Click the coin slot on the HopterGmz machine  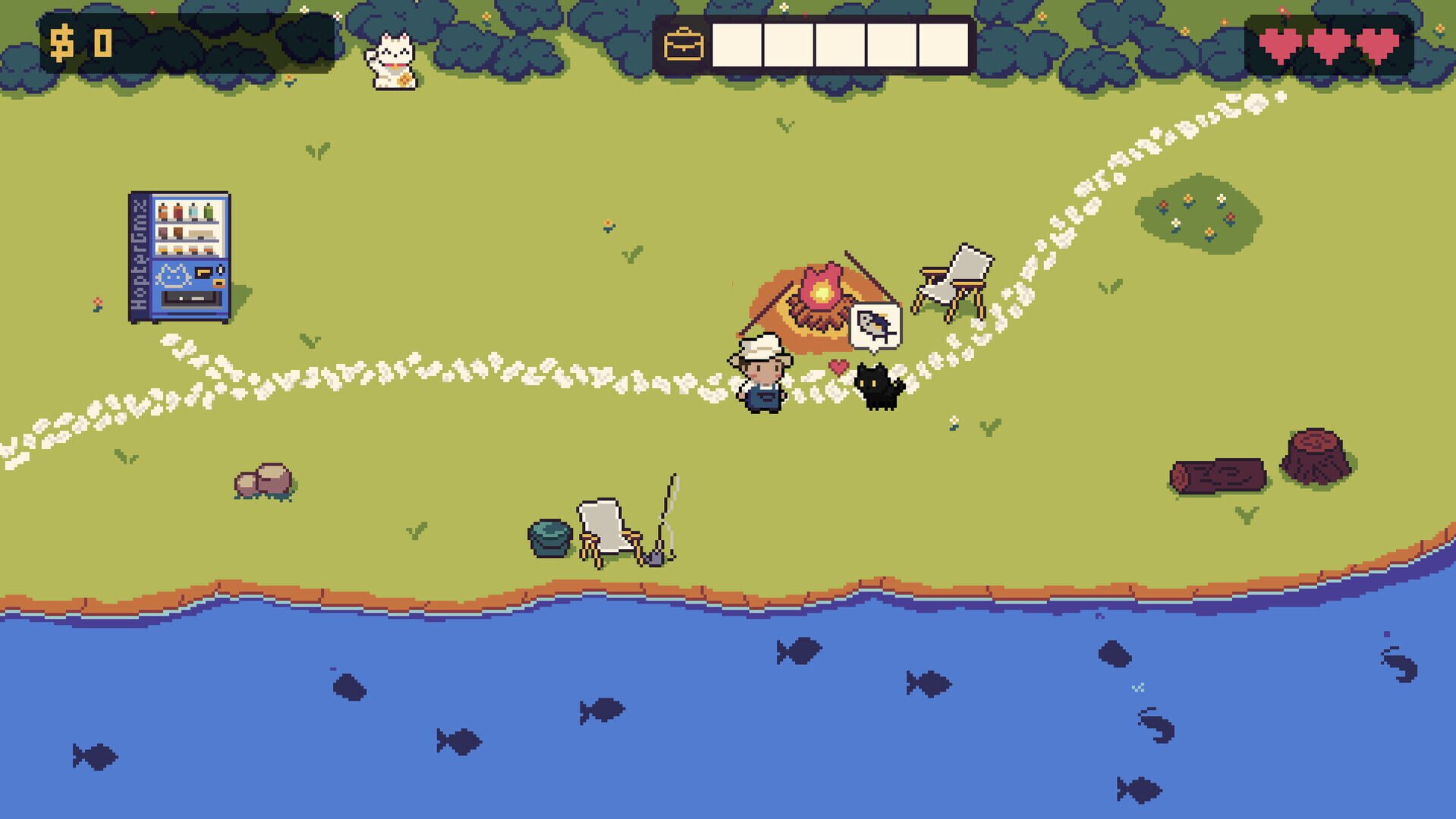pos(220,270)
